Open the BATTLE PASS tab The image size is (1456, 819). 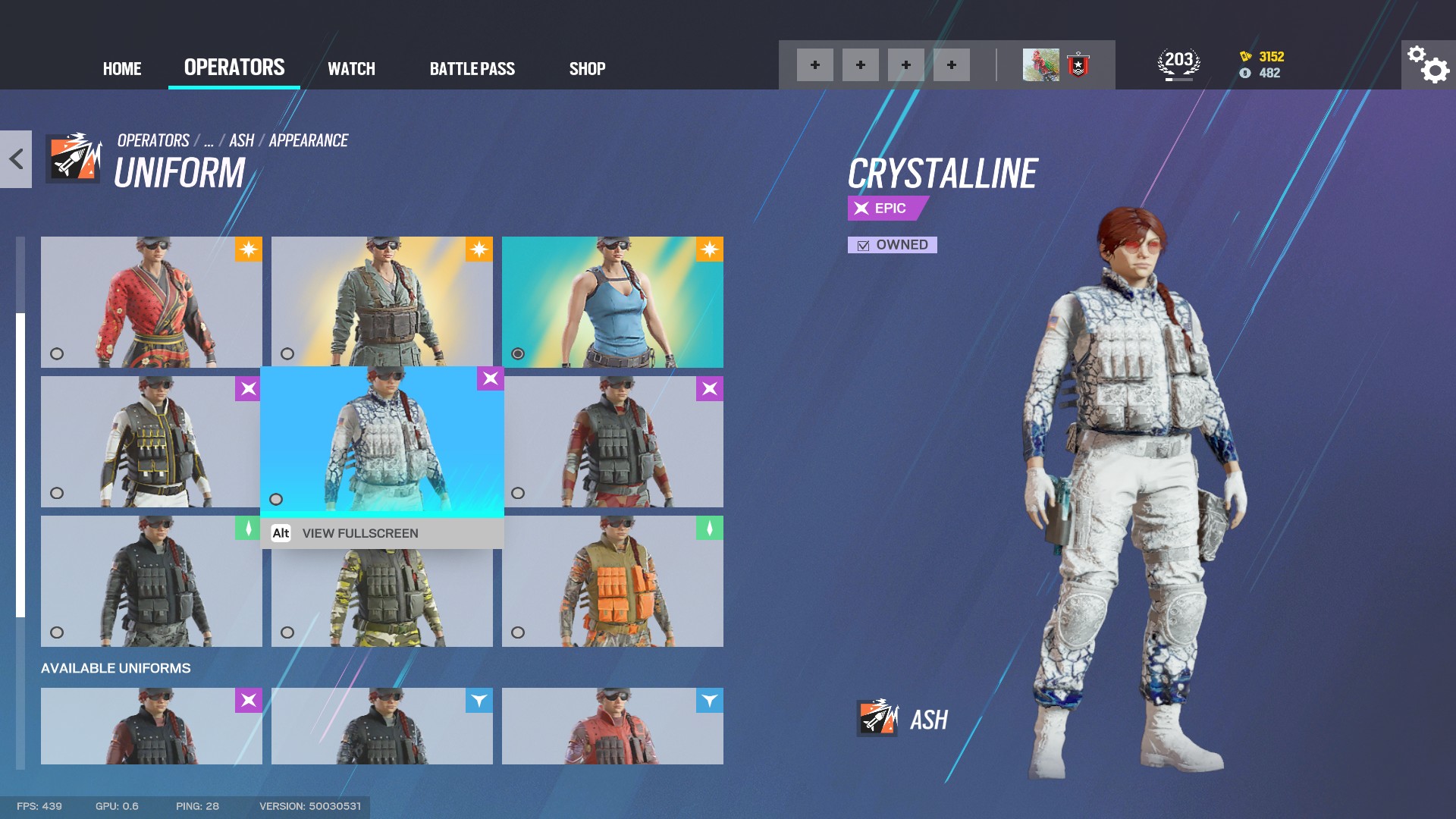[472, 68]
